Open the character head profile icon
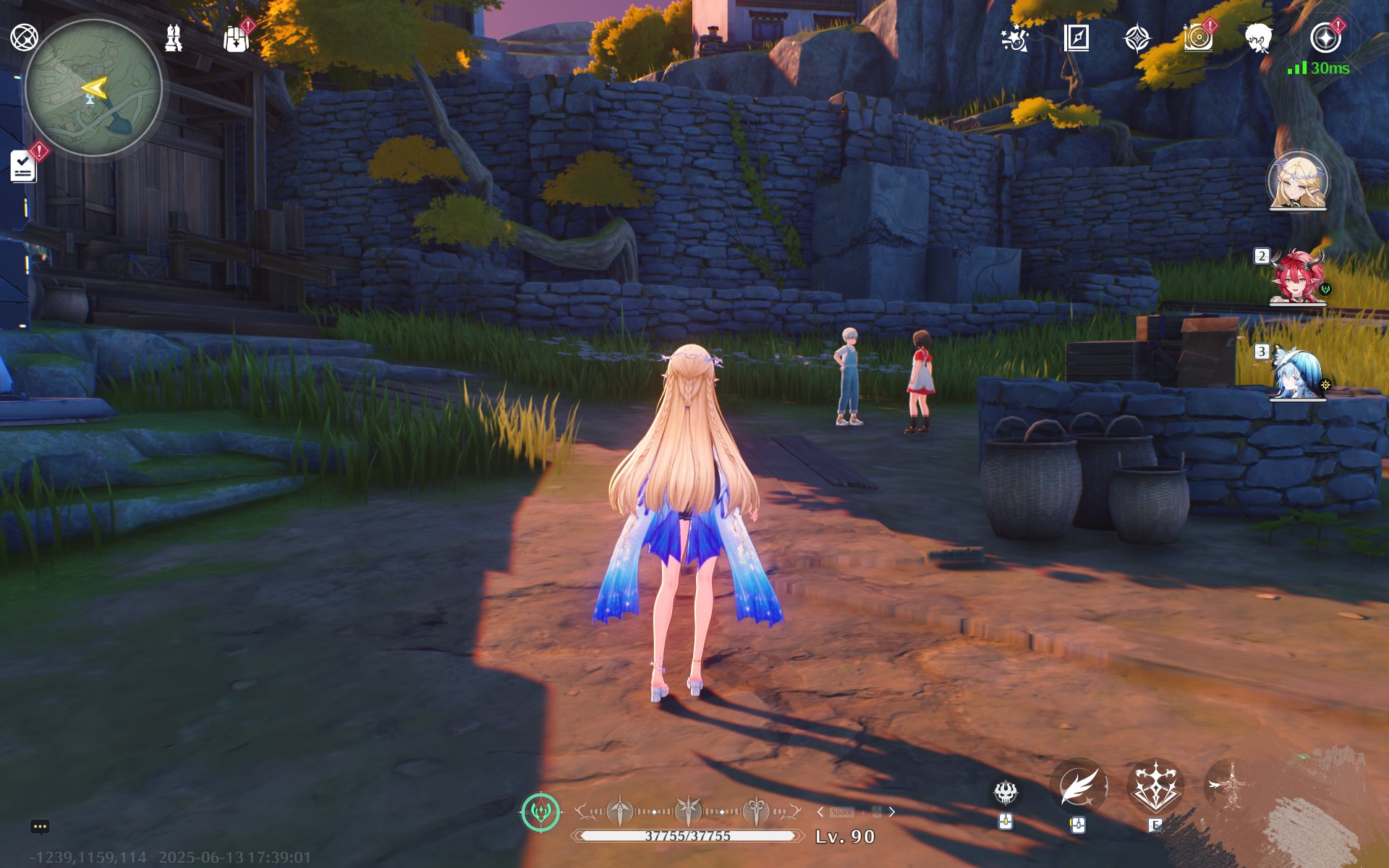The height and width of the screenshot is (868, 1389). (x=1259, y=38)
